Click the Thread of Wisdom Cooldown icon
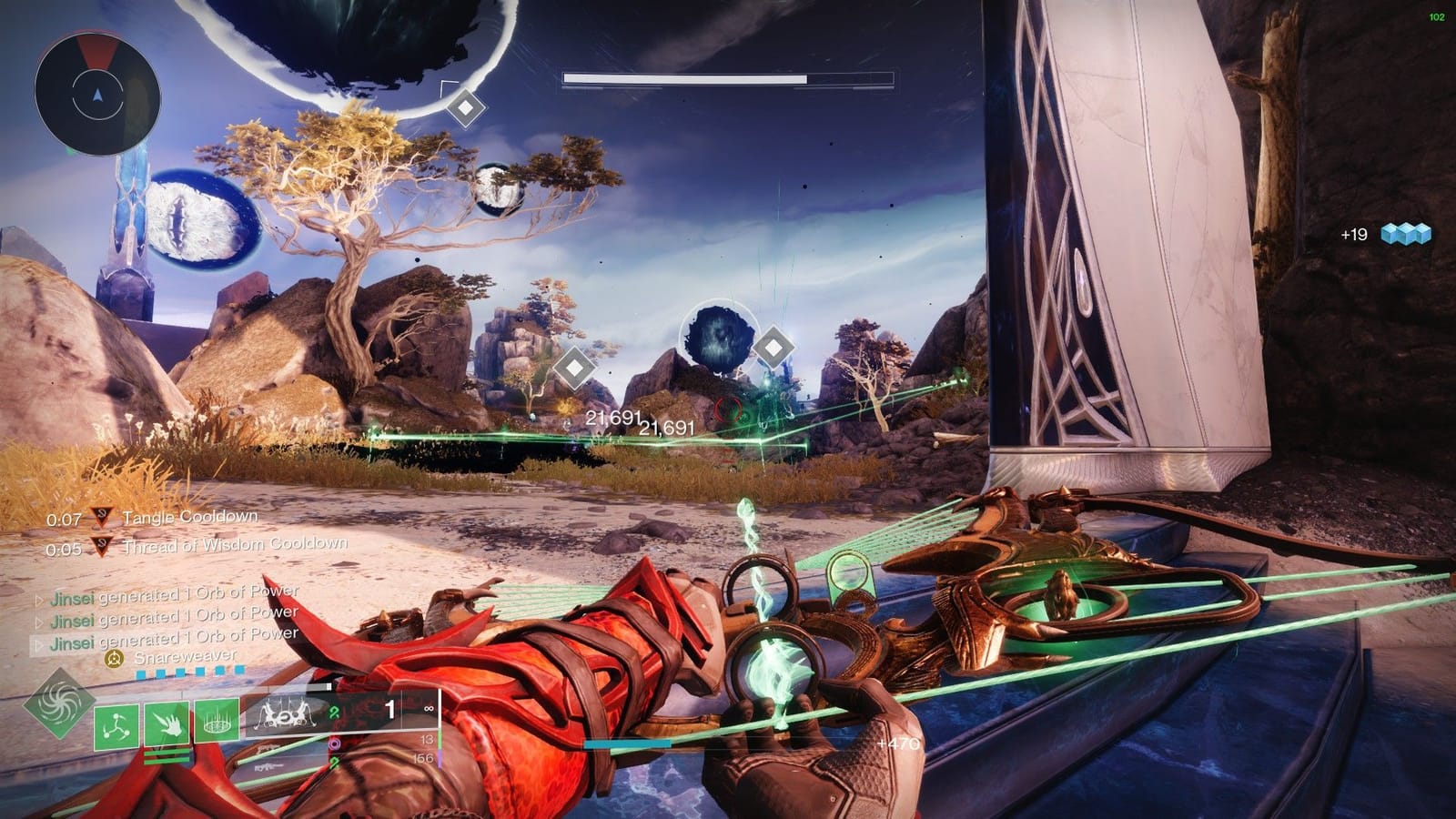This screenshot has height=819, width=1456. tap(102, 546)
